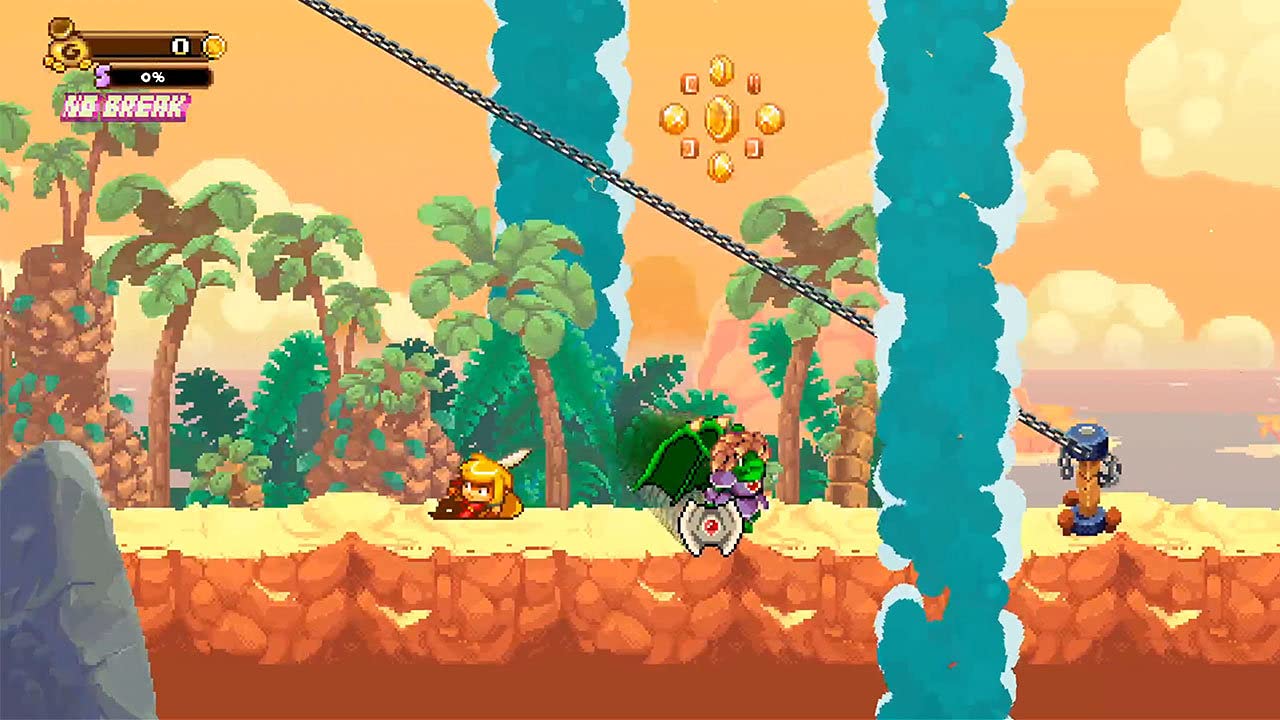Click the 0% progress bar in the HUD

[x=154, y=77]
